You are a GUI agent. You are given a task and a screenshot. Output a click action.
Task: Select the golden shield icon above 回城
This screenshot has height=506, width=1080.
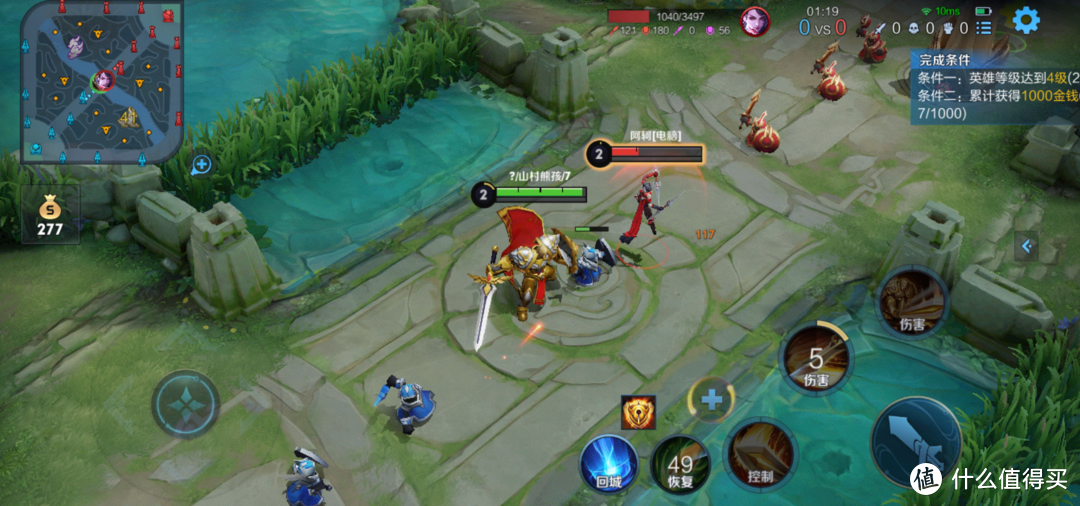point(638,412)
